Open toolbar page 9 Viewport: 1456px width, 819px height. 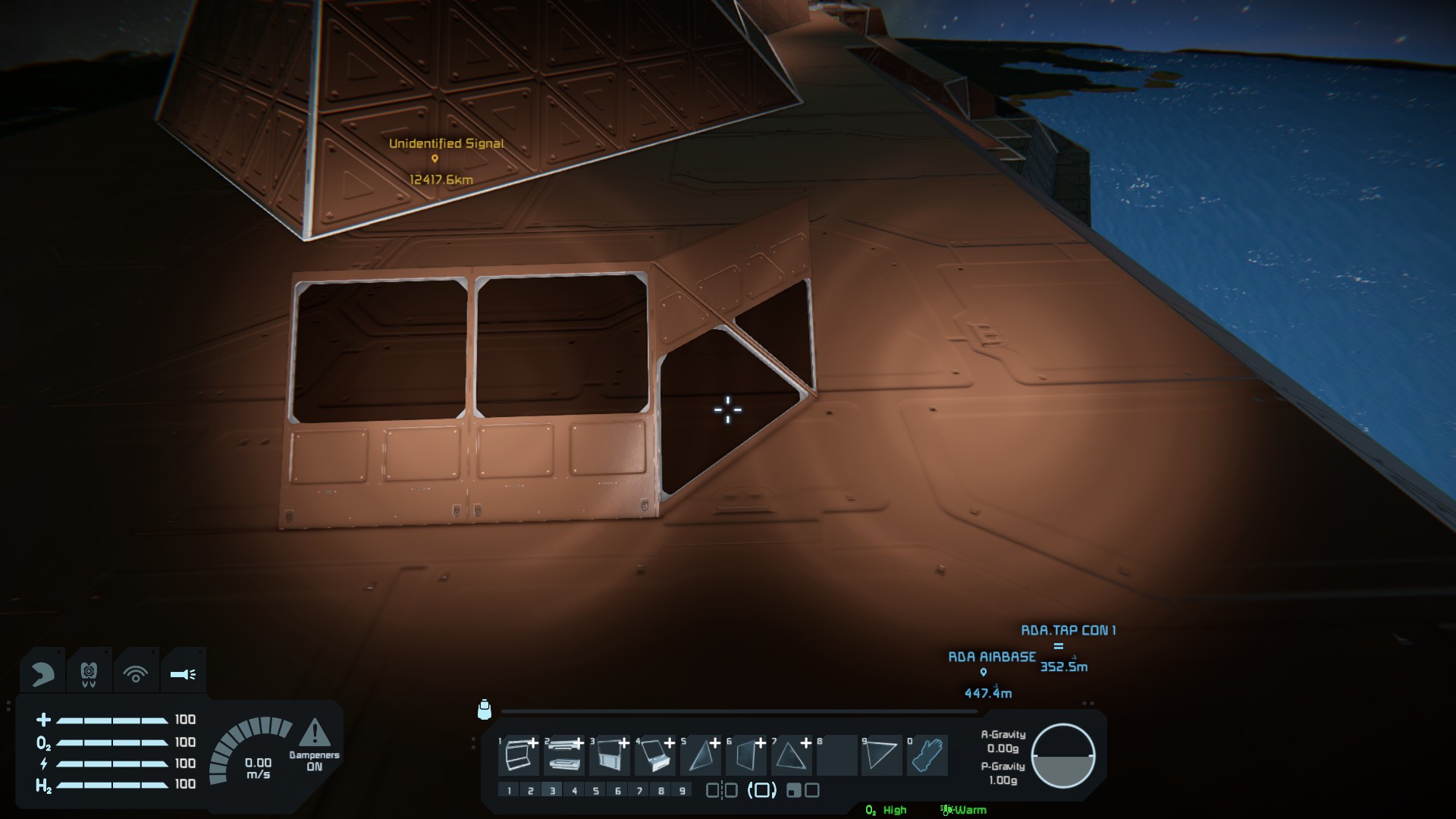pyautogui.click(x=682, y=791)
